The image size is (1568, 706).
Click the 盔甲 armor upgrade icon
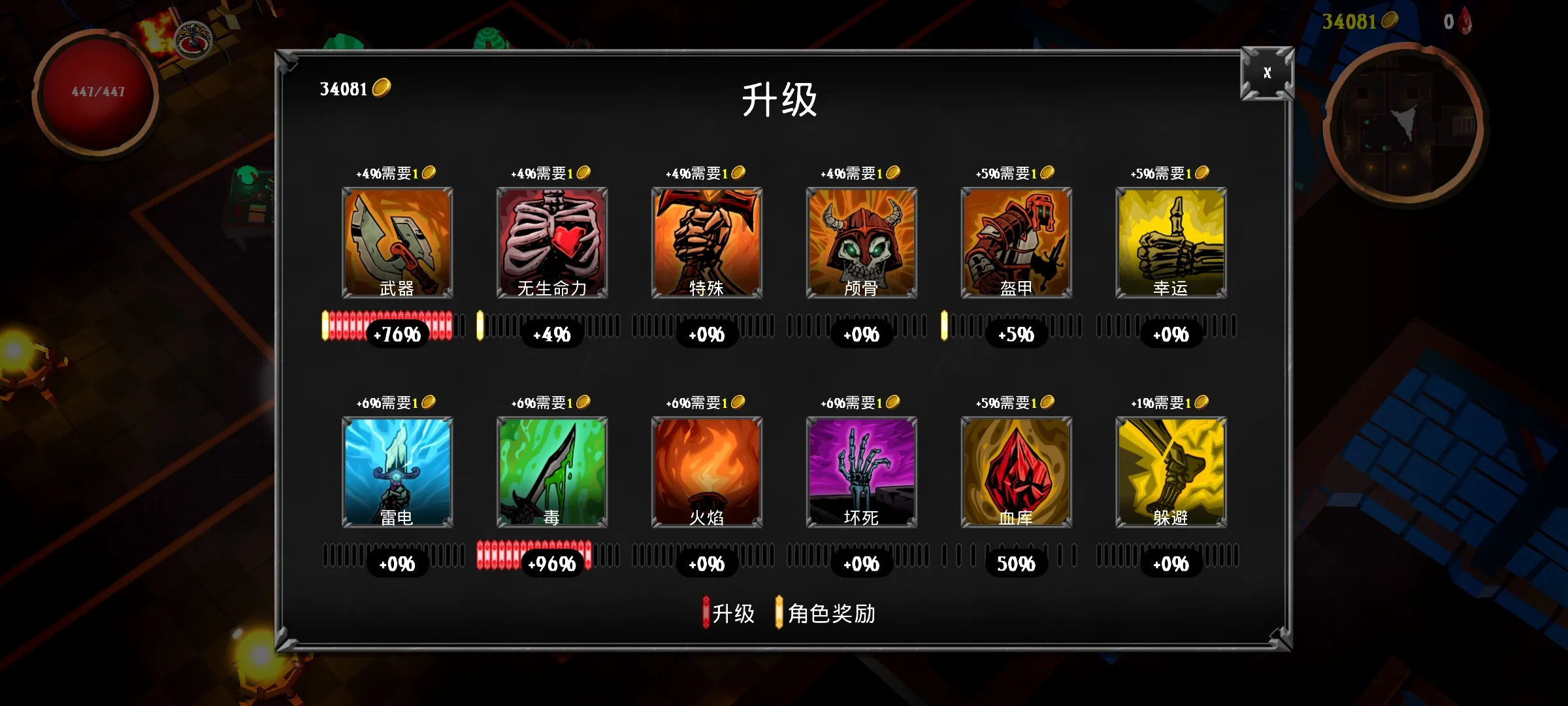(1015, 242)
